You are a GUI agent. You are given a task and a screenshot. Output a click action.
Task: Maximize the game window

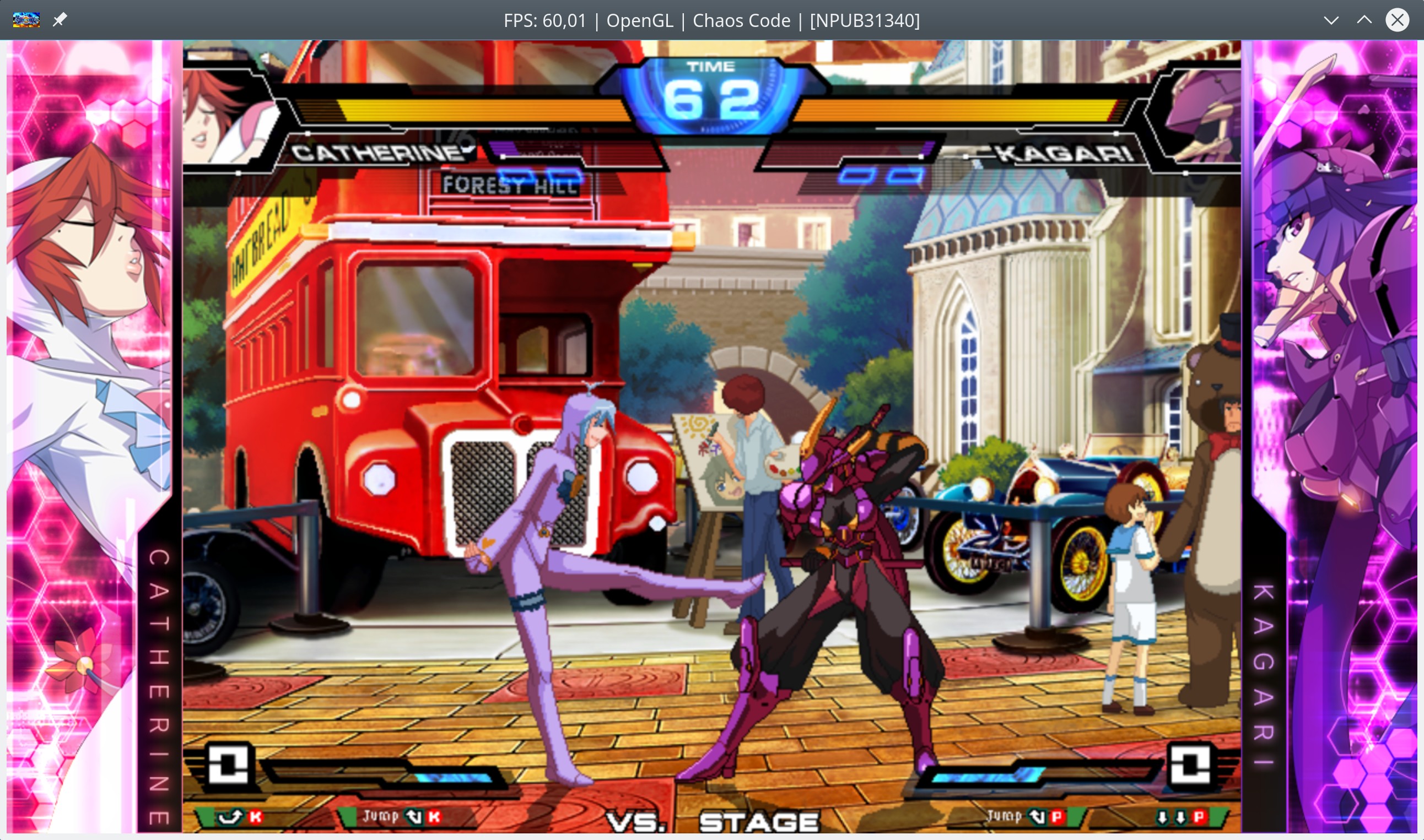click(1364, 20)
